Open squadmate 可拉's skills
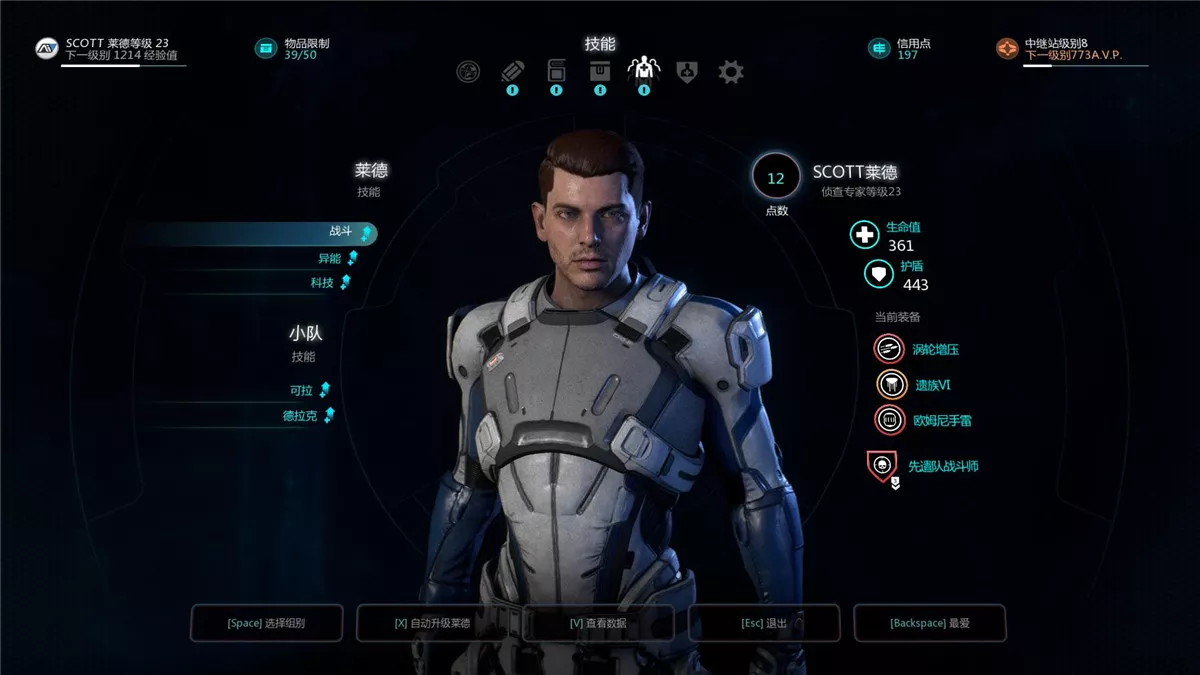 point(301,390)
